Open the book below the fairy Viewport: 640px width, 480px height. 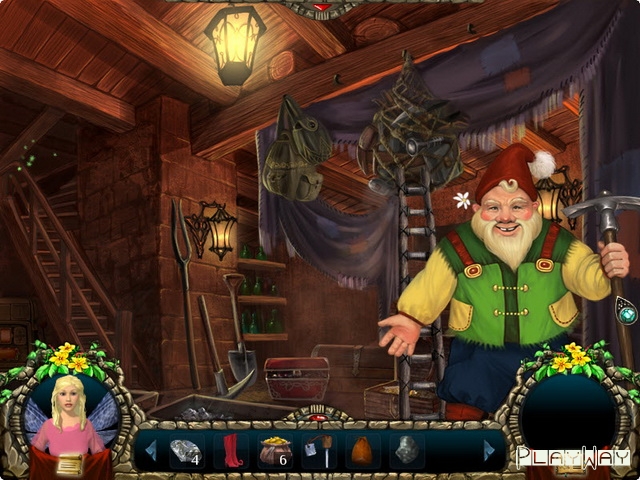(70, 464)
